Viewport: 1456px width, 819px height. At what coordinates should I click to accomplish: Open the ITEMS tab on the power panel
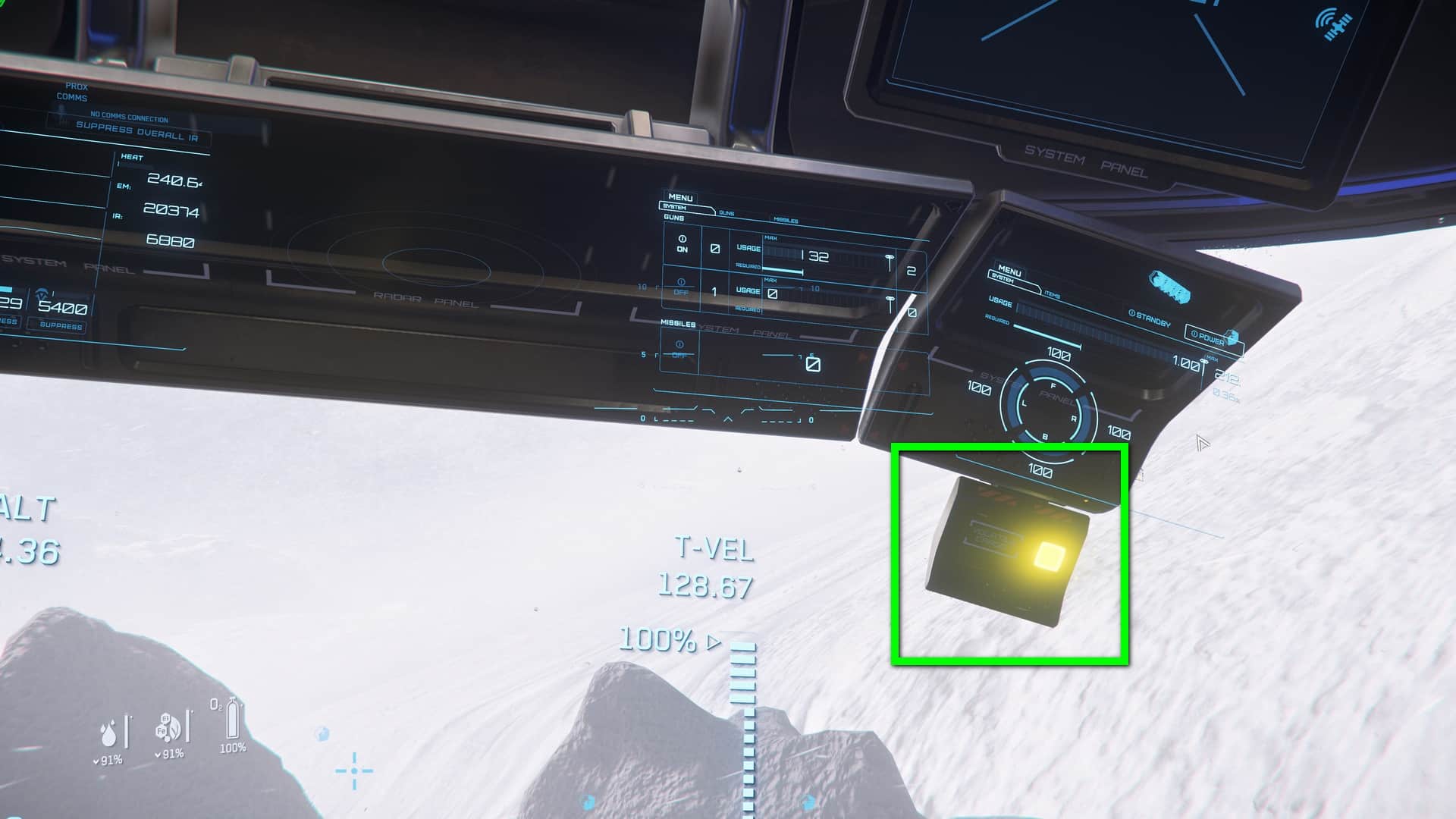1053,294
